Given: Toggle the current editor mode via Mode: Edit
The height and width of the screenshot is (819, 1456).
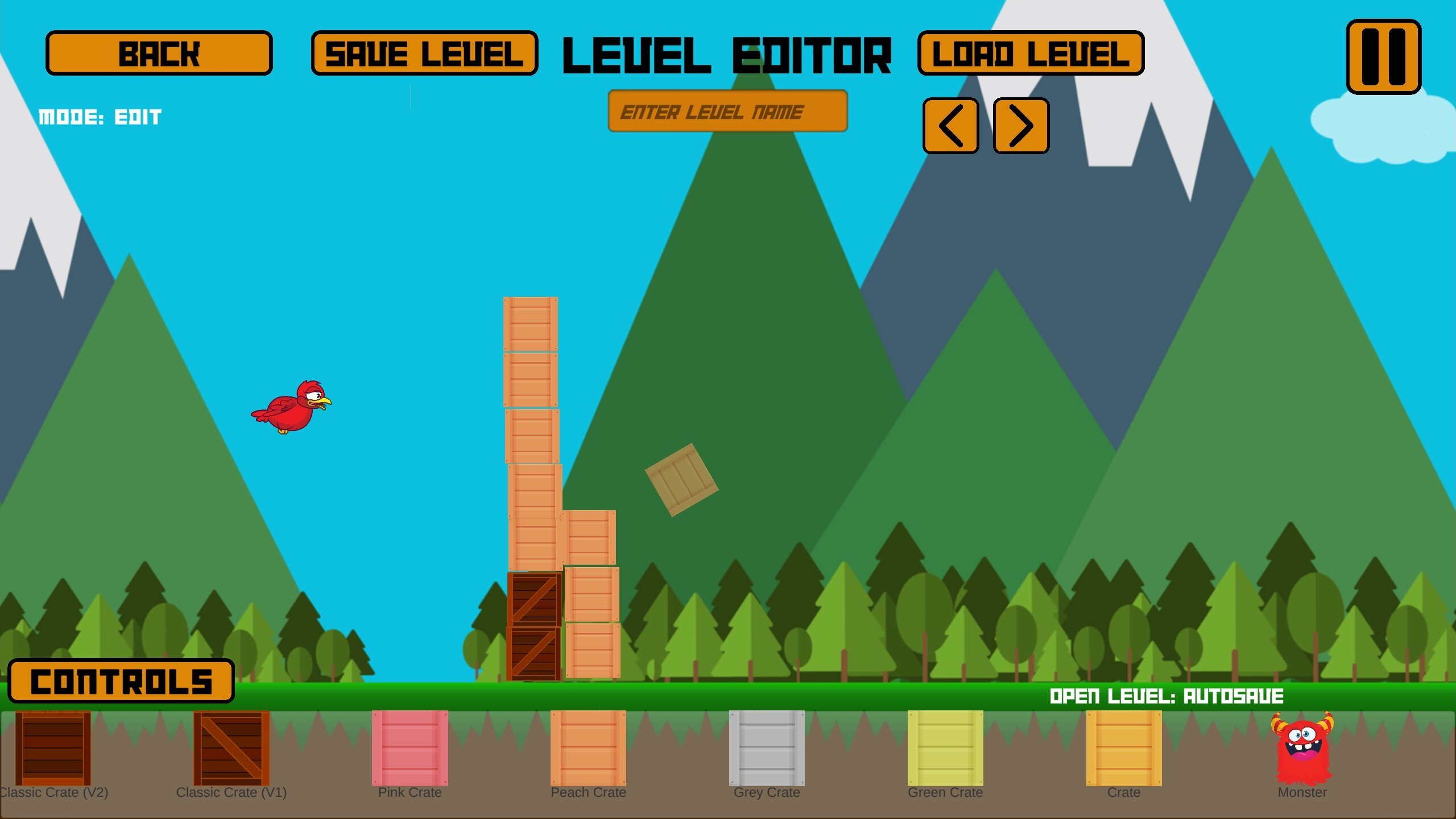Looking at the screenshot, I should pos(100,117).
